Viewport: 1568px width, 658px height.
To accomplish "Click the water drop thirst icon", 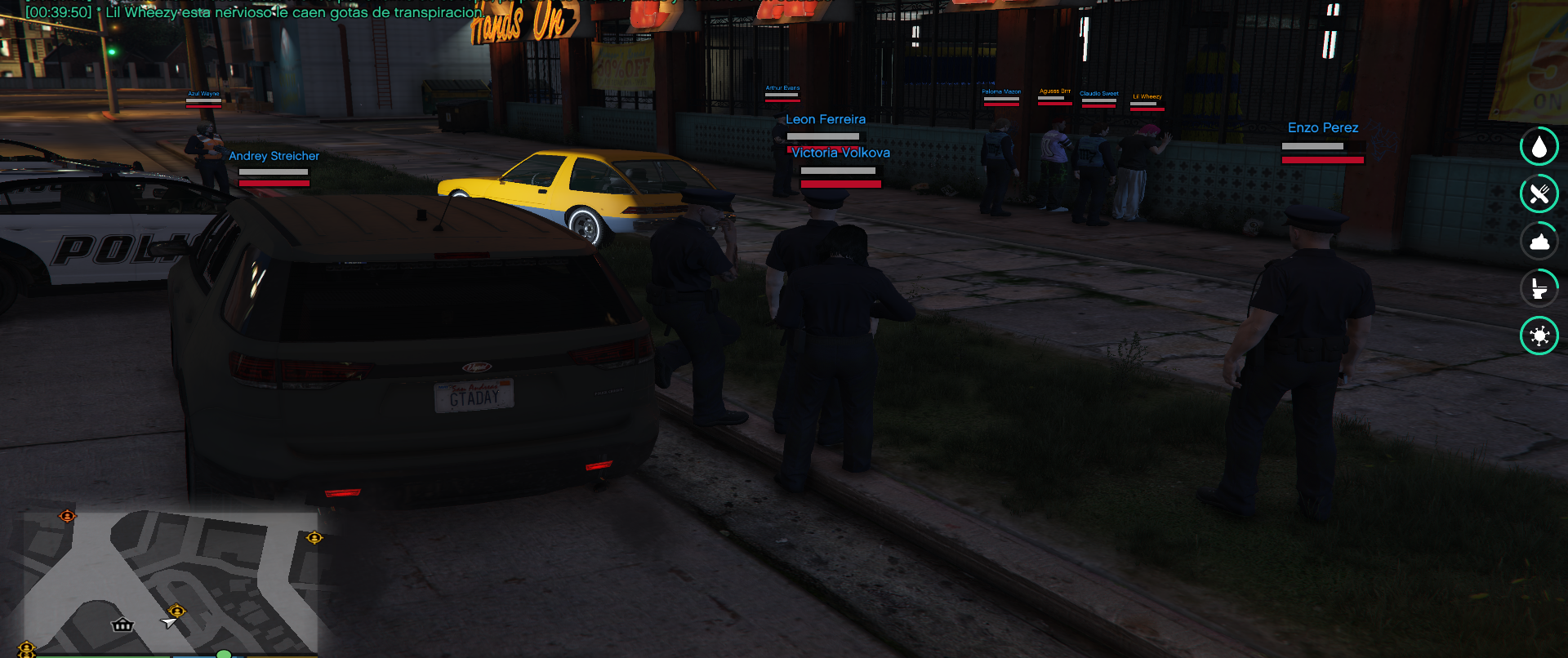I will point(1539,147).
